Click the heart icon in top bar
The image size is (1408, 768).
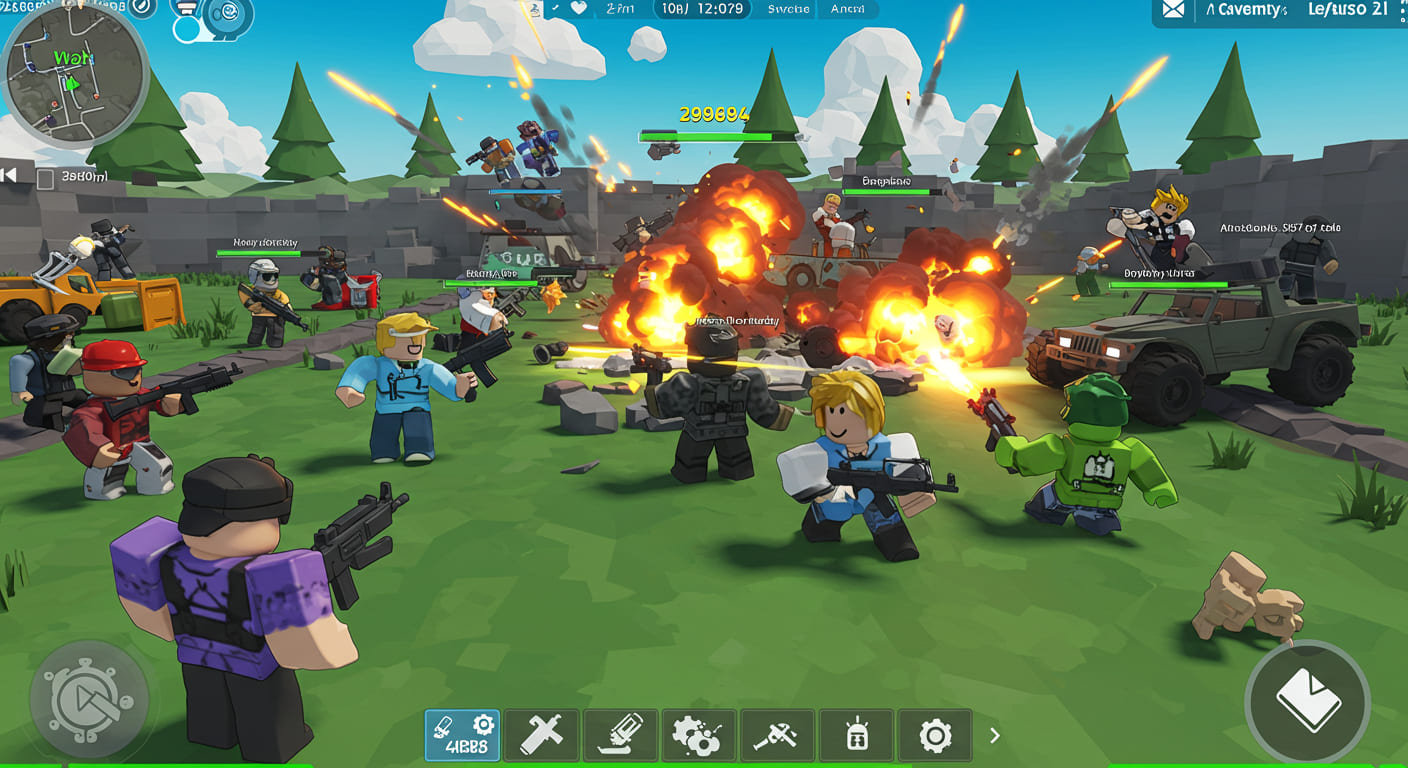click(x=578, y=8)
